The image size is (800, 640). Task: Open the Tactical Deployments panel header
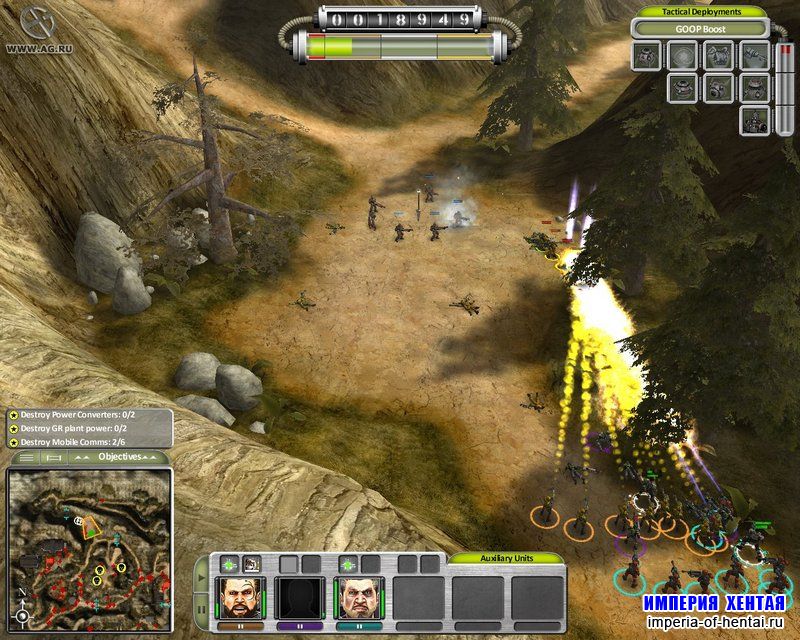point(701,11)
